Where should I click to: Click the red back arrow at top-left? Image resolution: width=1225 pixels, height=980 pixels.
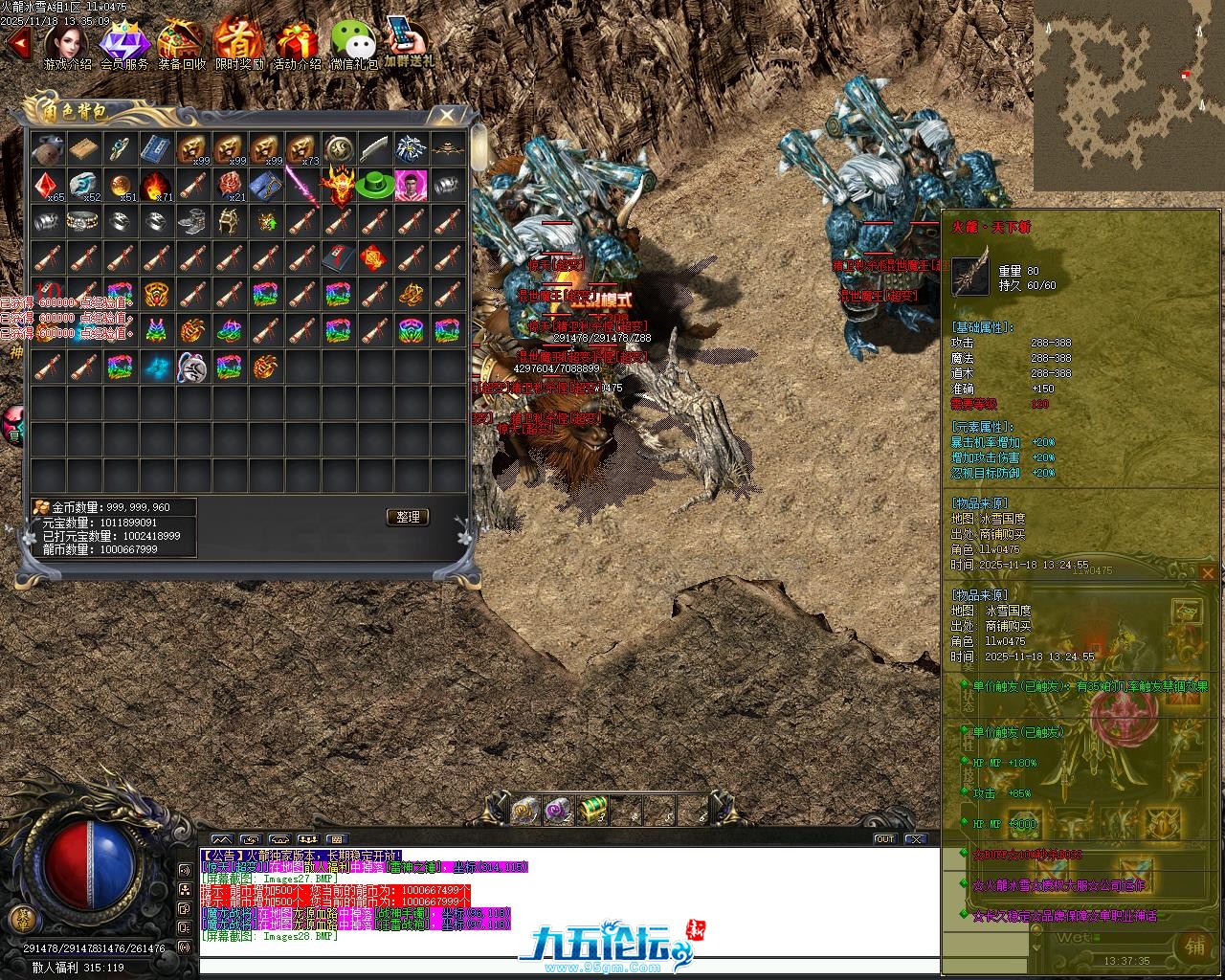point(17,42)
